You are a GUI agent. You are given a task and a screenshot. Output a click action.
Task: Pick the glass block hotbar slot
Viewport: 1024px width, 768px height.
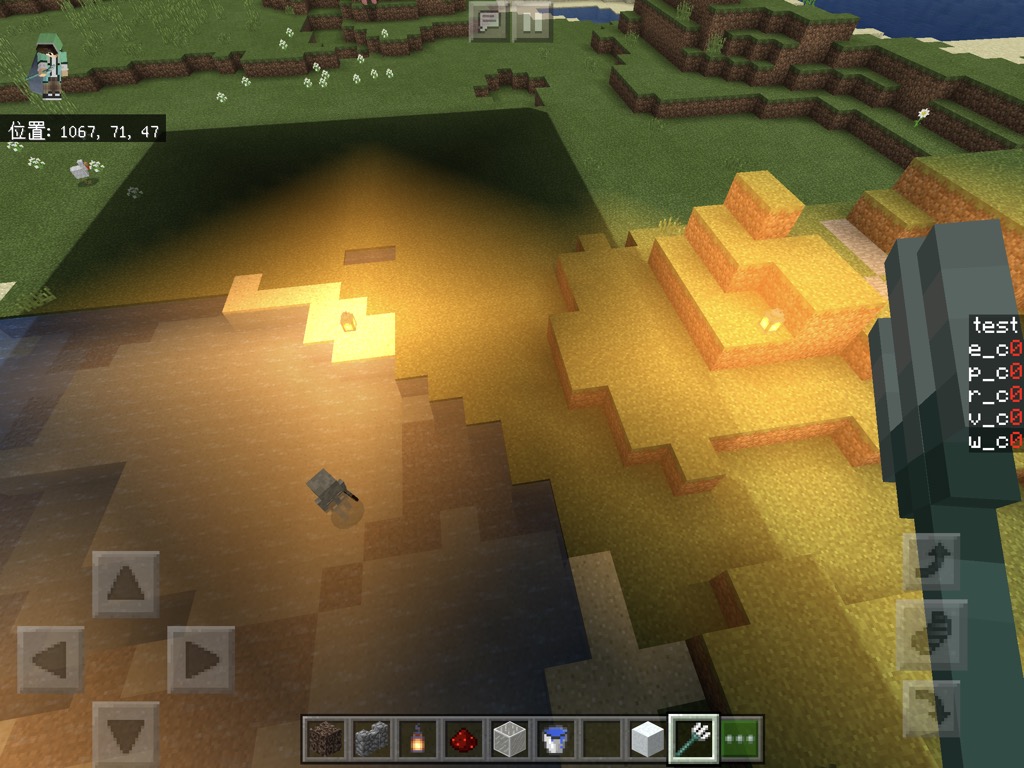(x=509, y=739)
